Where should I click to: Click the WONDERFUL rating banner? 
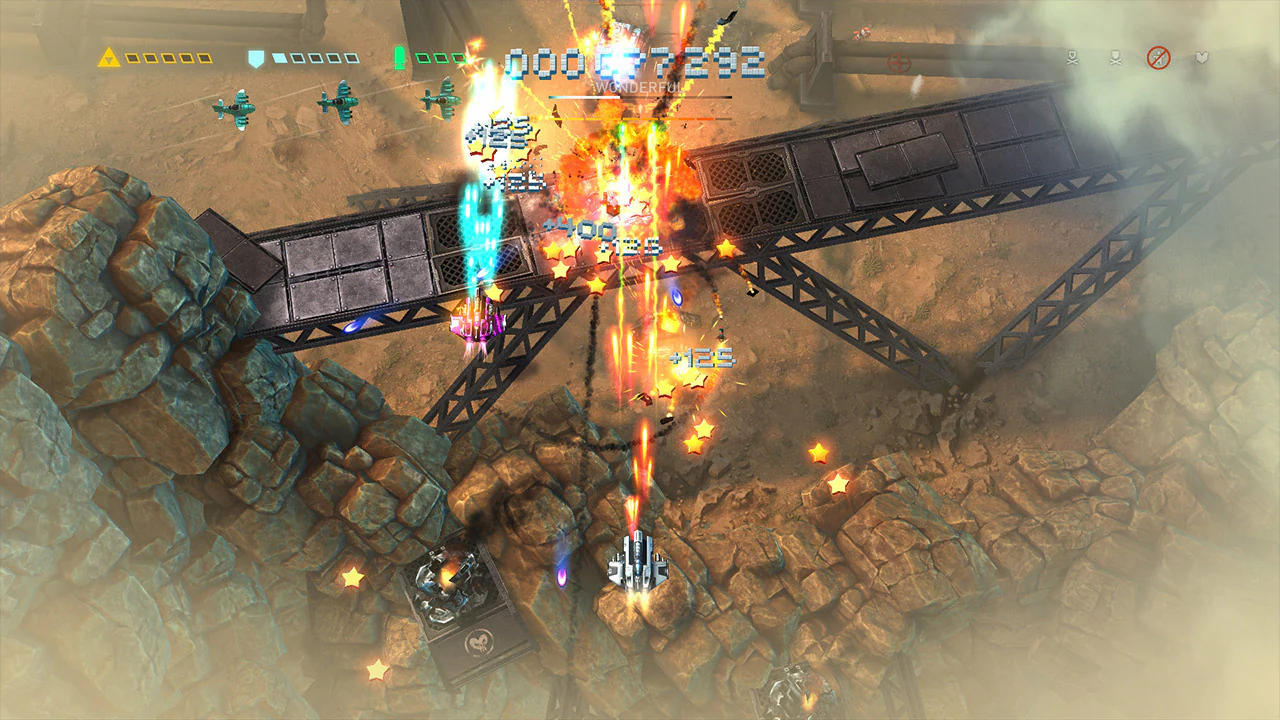click(640, 88)
